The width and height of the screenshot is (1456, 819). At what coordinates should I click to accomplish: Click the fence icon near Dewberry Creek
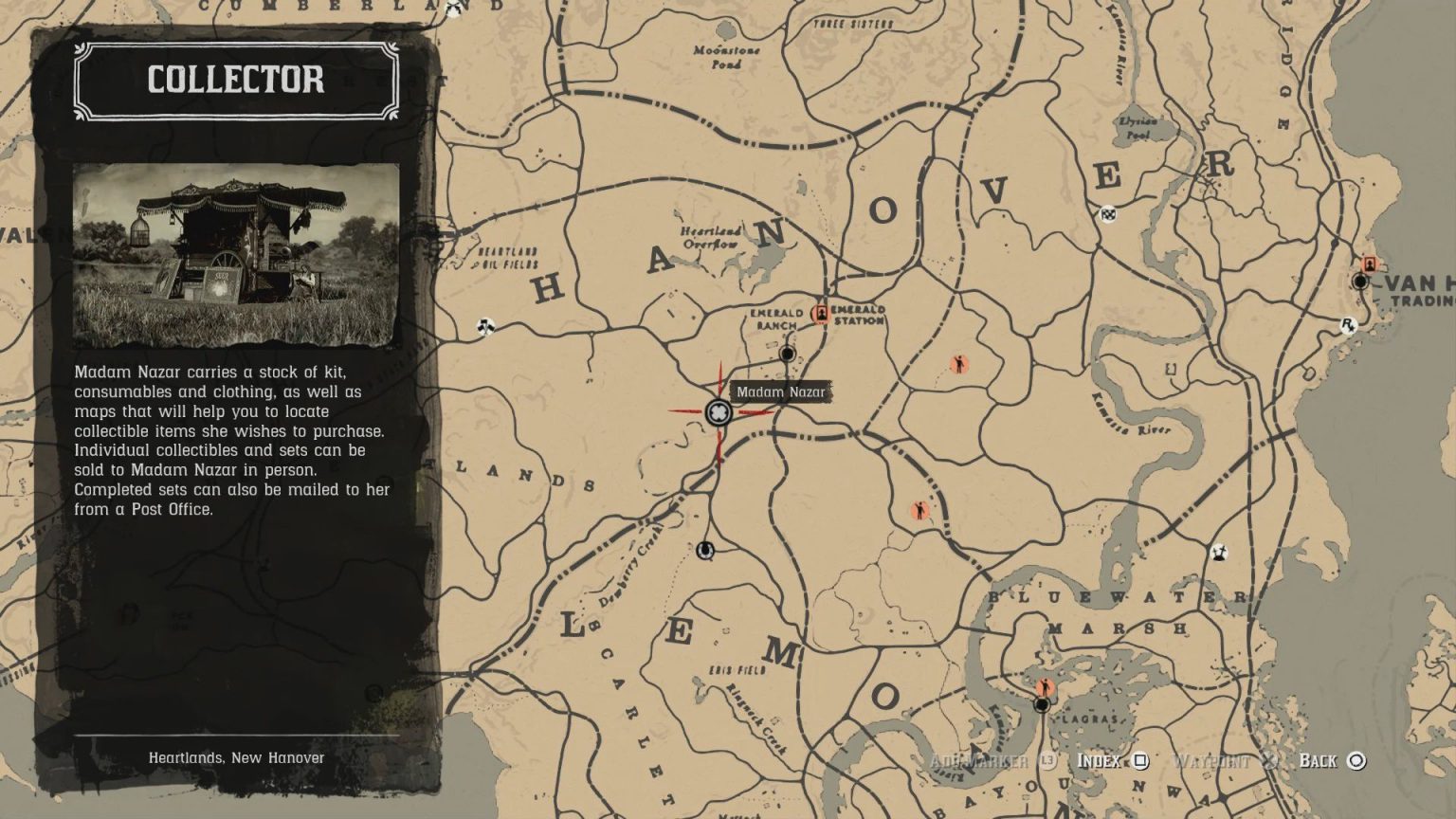coord(707,548)
